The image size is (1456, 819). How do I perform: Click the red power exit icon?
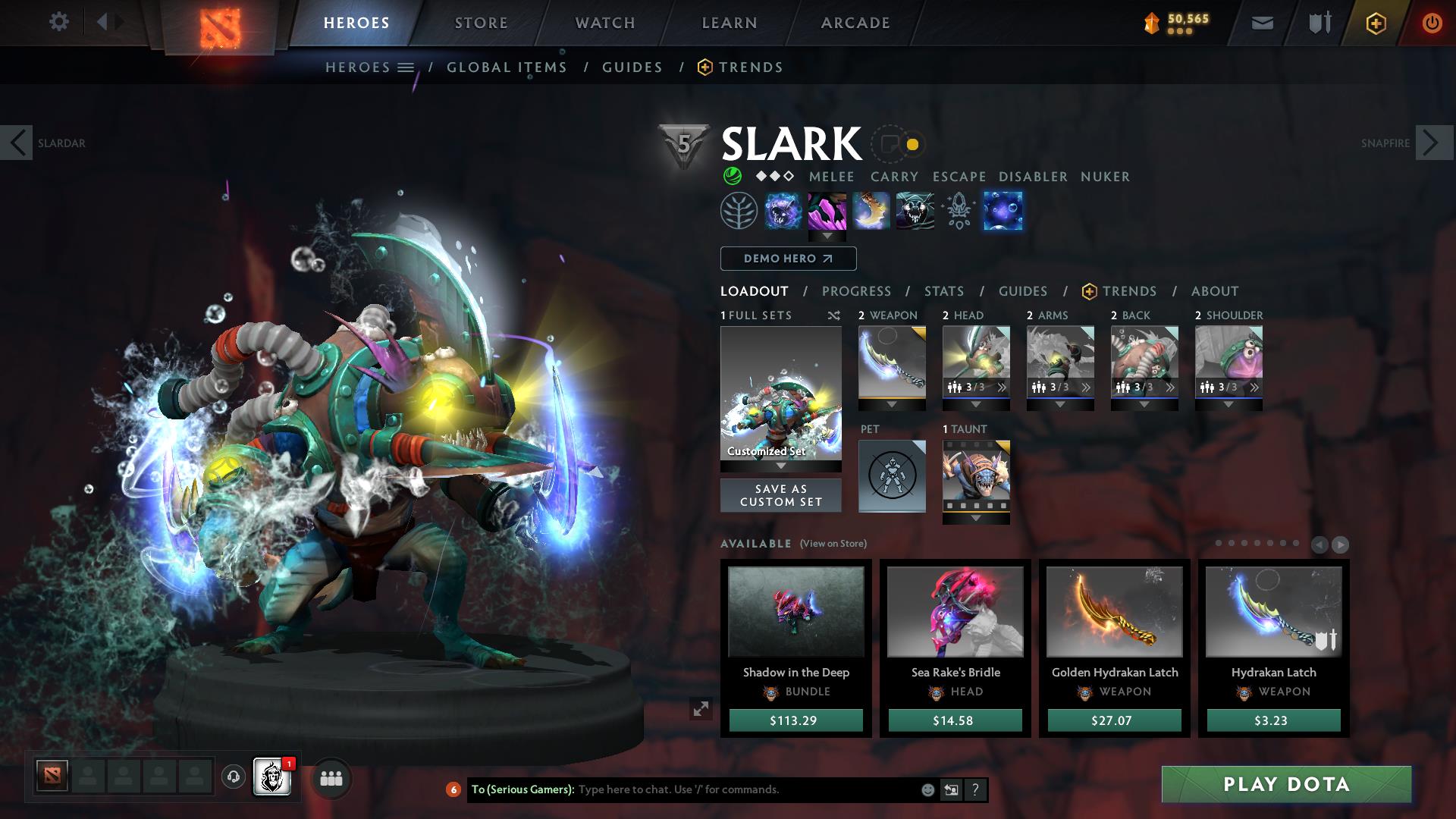pyautogui.click(x=1431, y=22)
